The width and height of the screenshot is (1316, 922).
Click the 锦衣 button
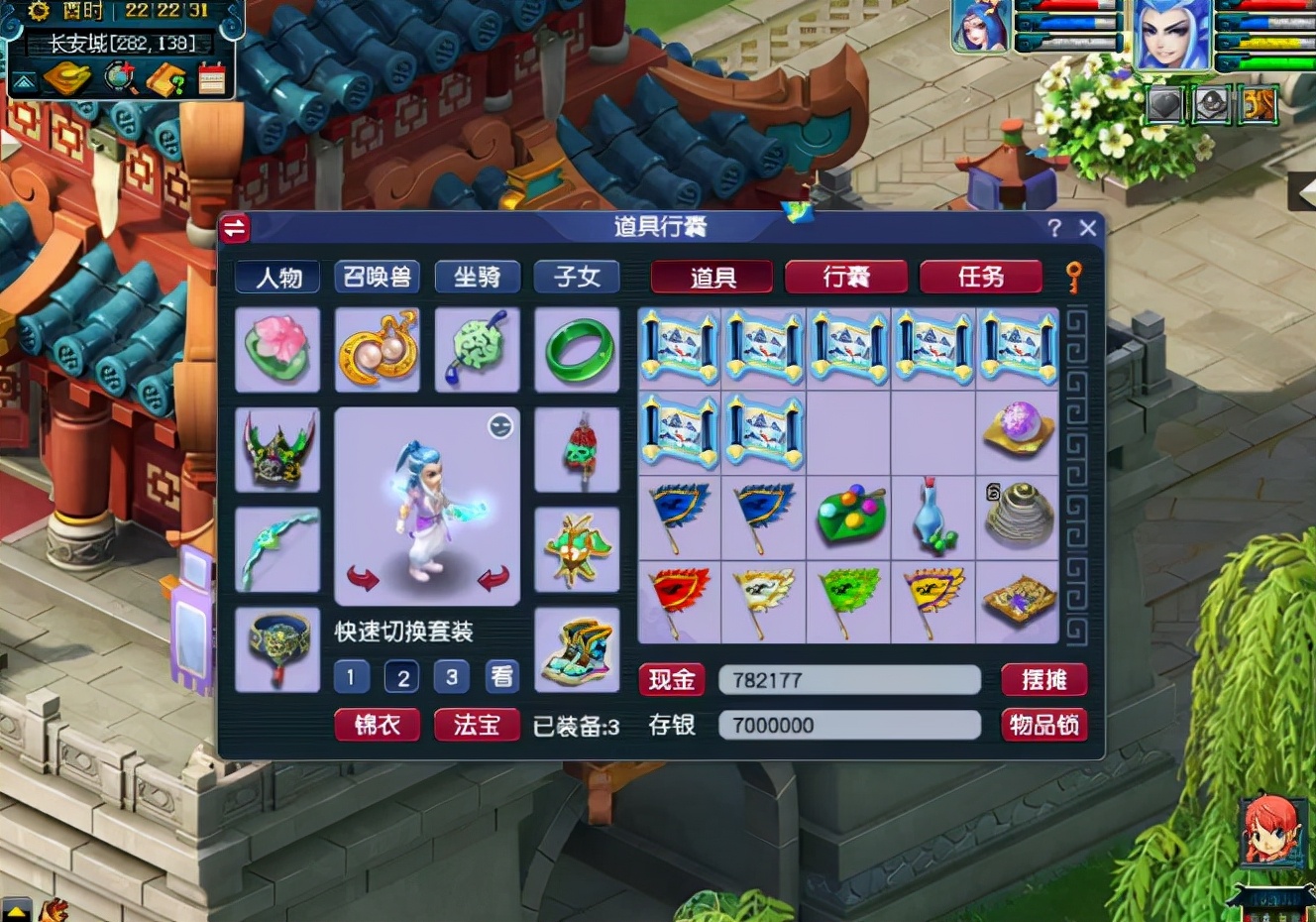377,725
